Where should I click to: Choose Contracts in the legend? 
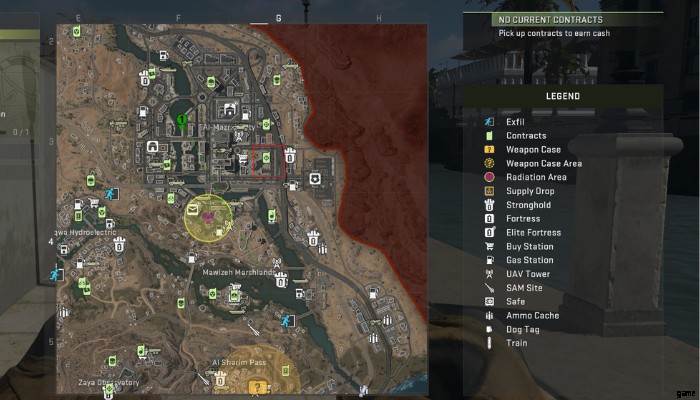coord(525,136)
